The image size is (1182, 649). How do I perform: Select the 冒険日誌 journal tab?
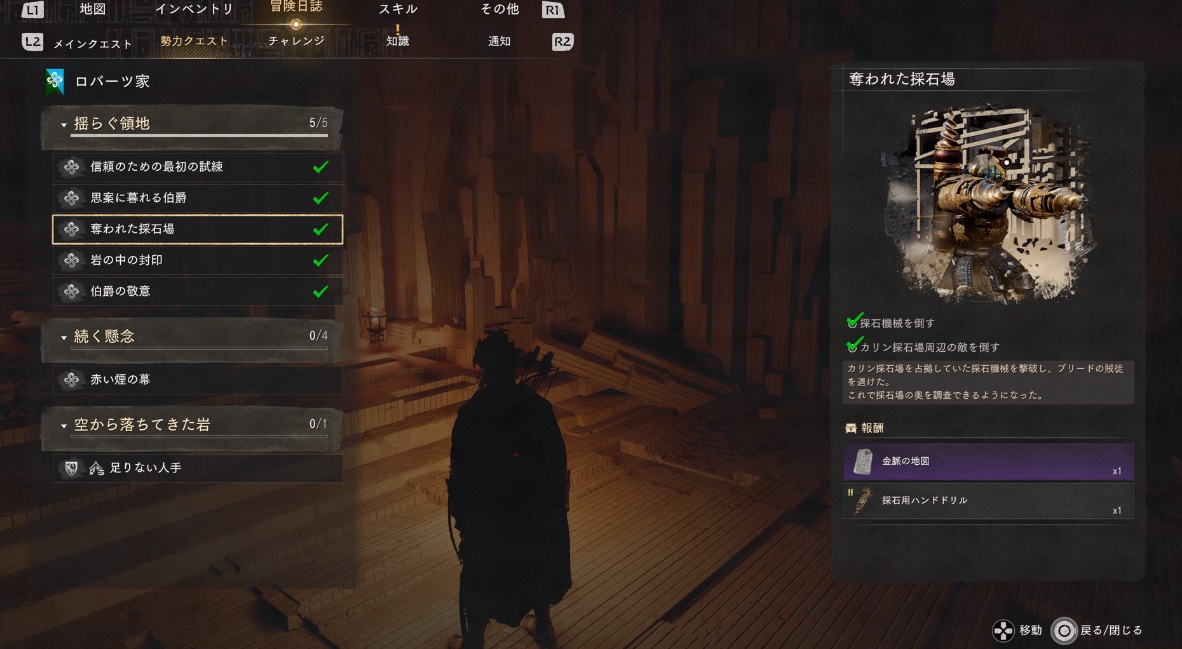click(x=295, y=8)
